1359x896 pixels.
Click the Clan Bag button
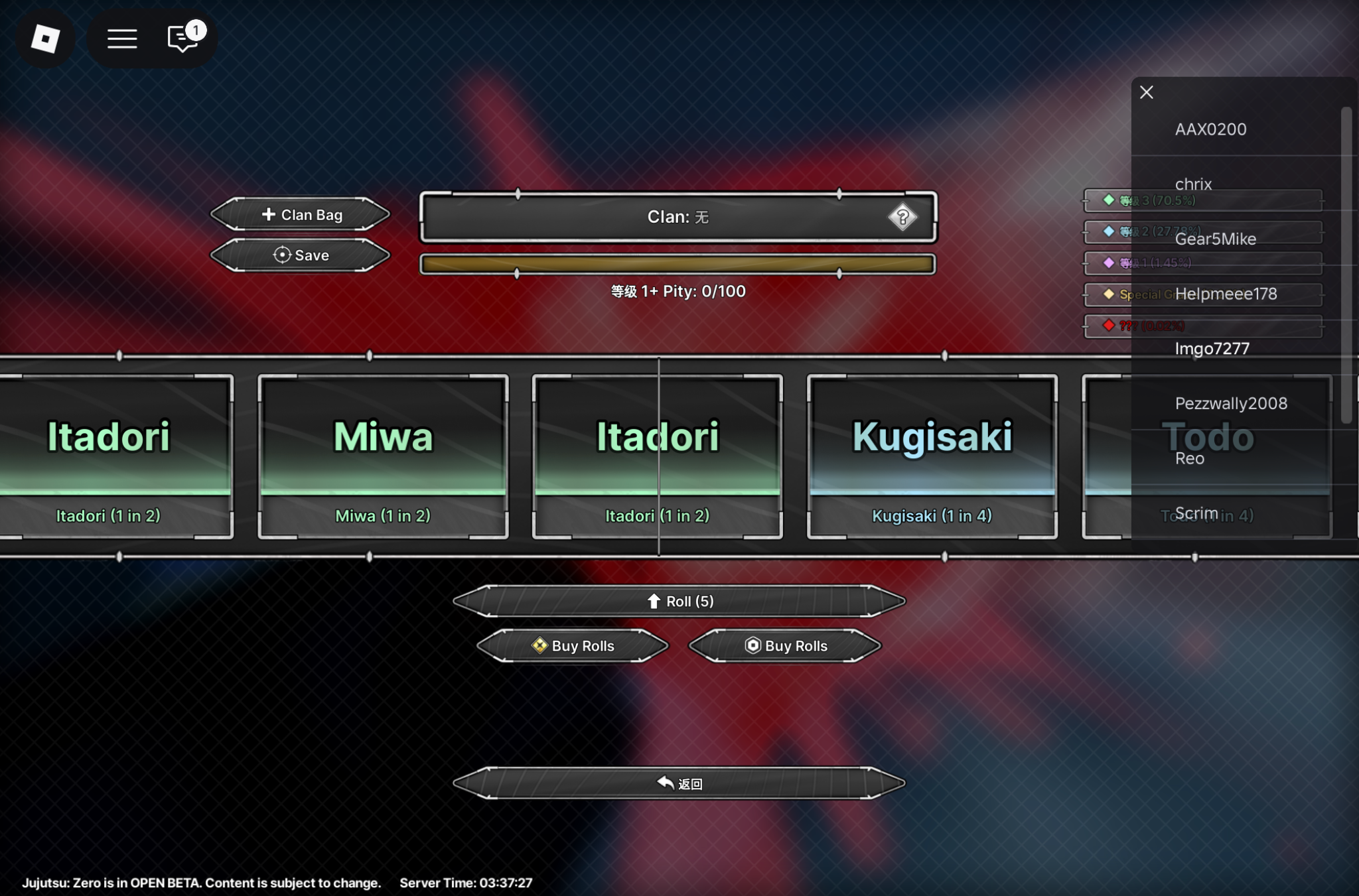point(300,214)
